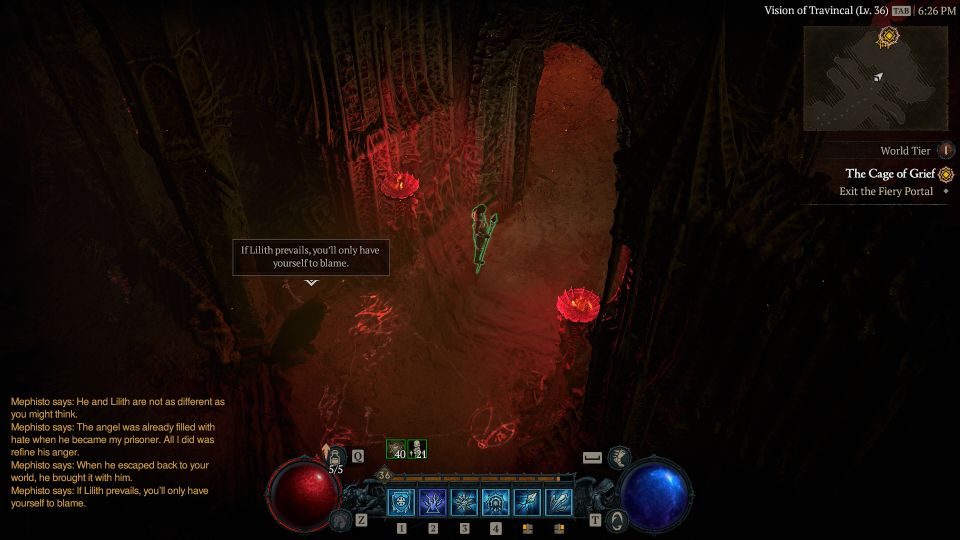Select the mount horse icon

340,519
